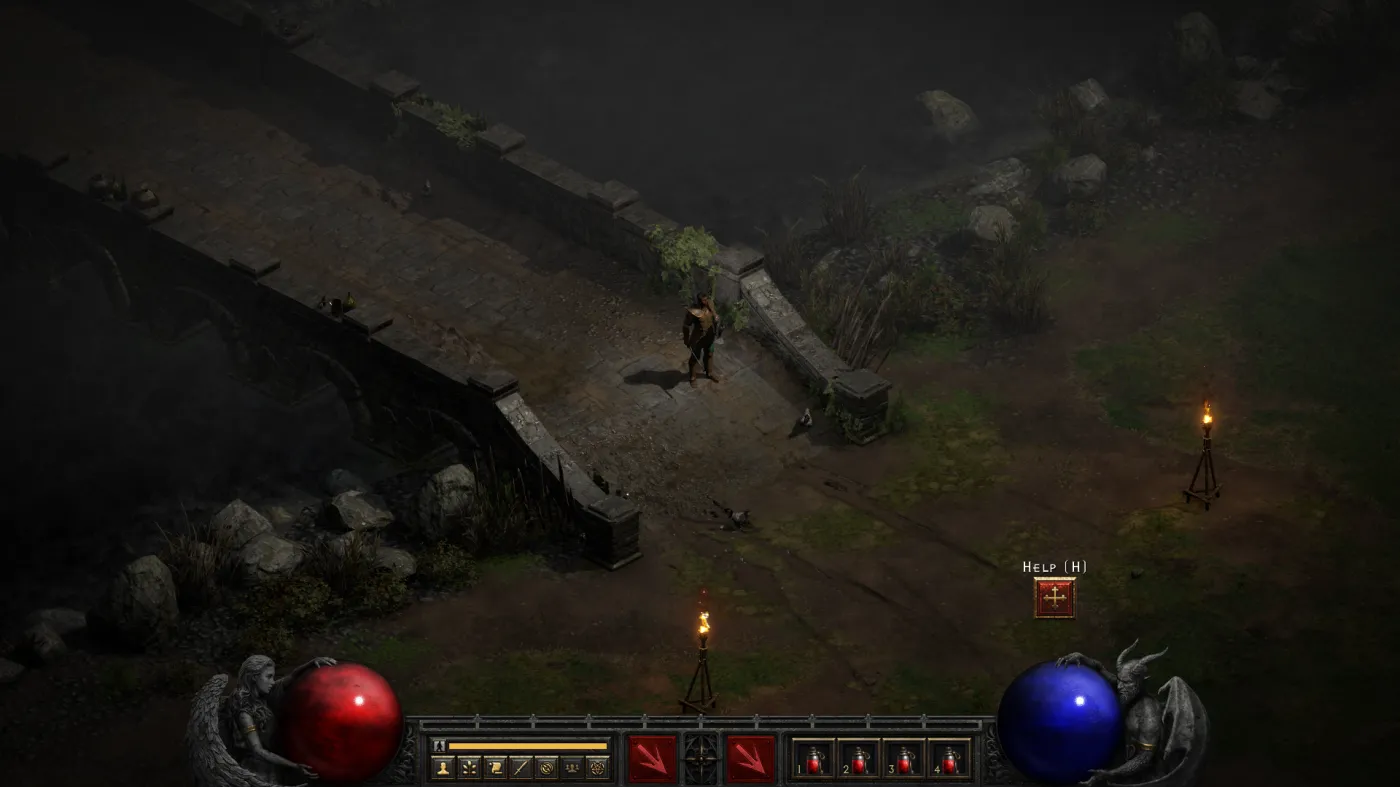
Task: Open the game menu via the pentagram icon
Action: (596, 768)
